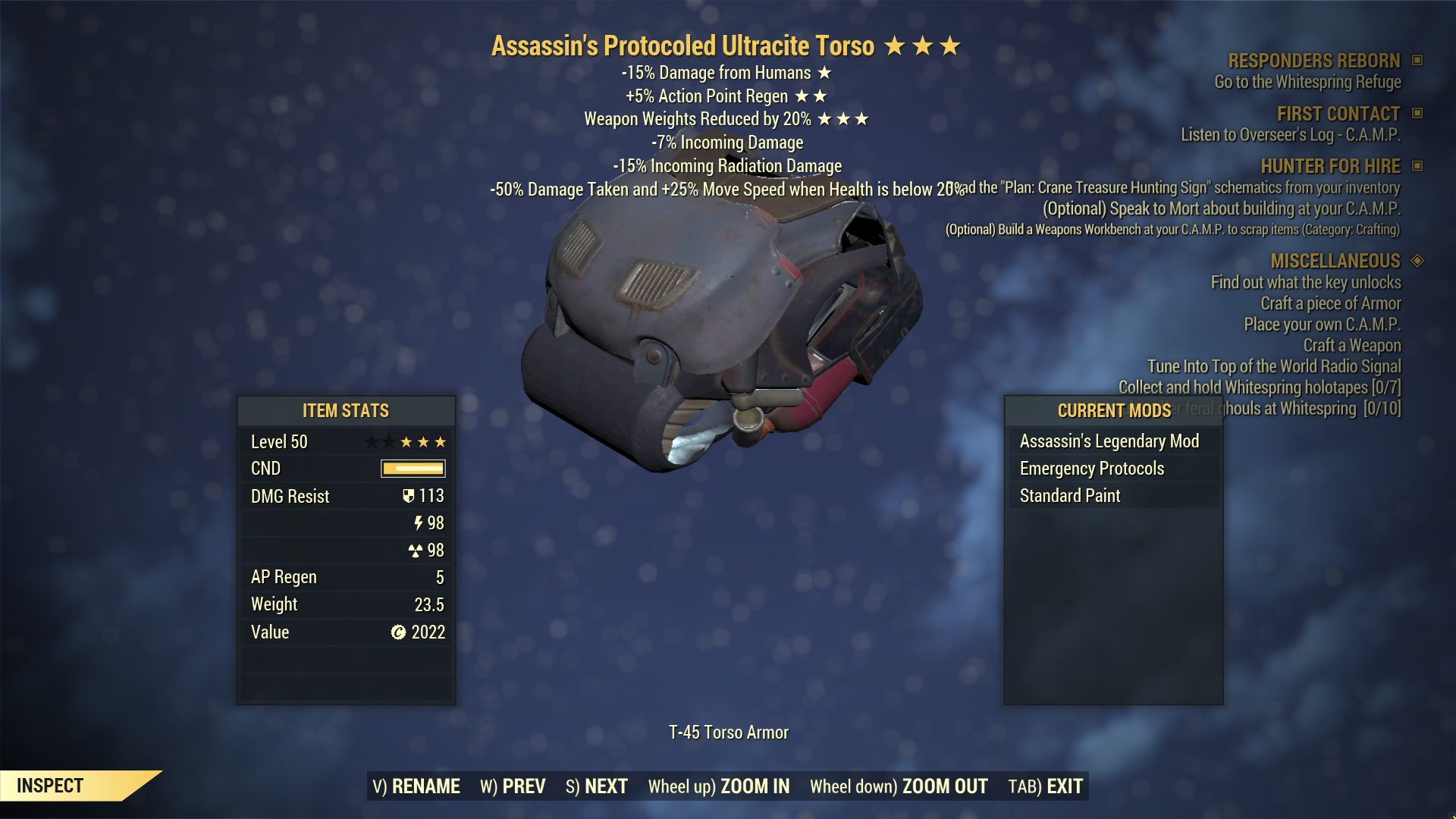Viewport: 1456px width, 819px height.
Task: Show the NEXT item
Action: tap(597, 786)
